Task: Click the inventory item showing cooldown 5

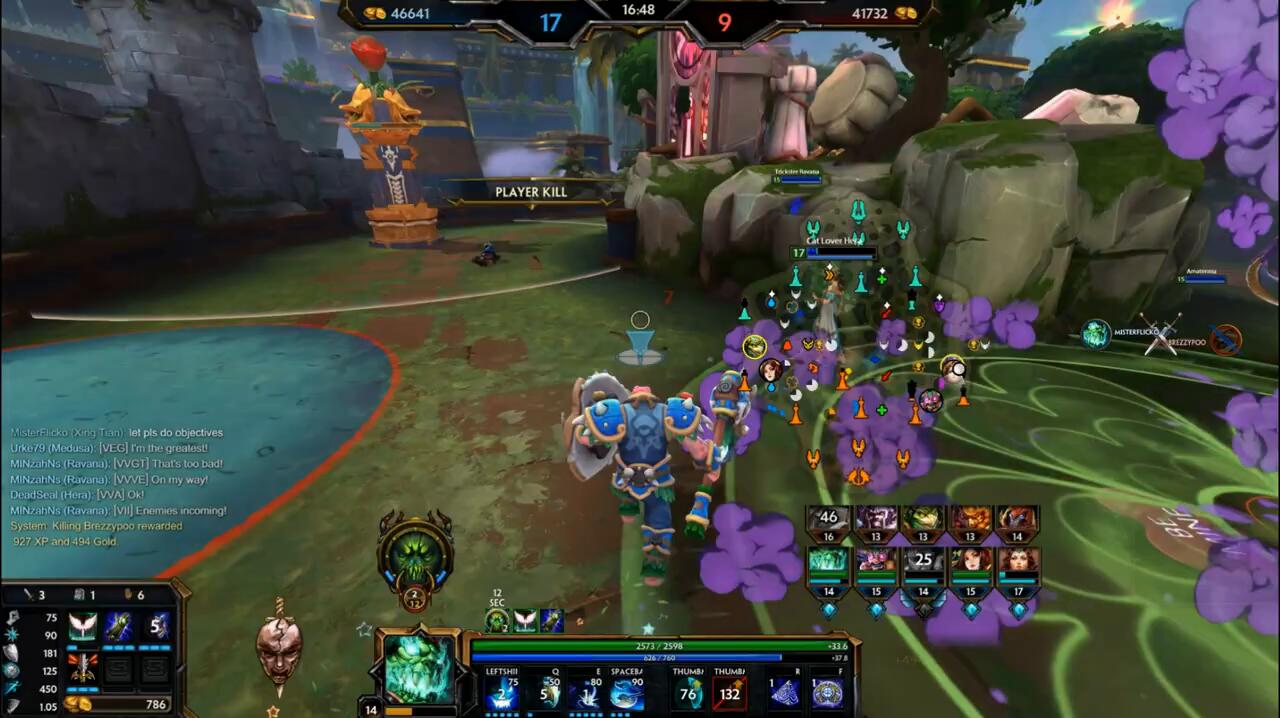Action: [x=155, y=627]
